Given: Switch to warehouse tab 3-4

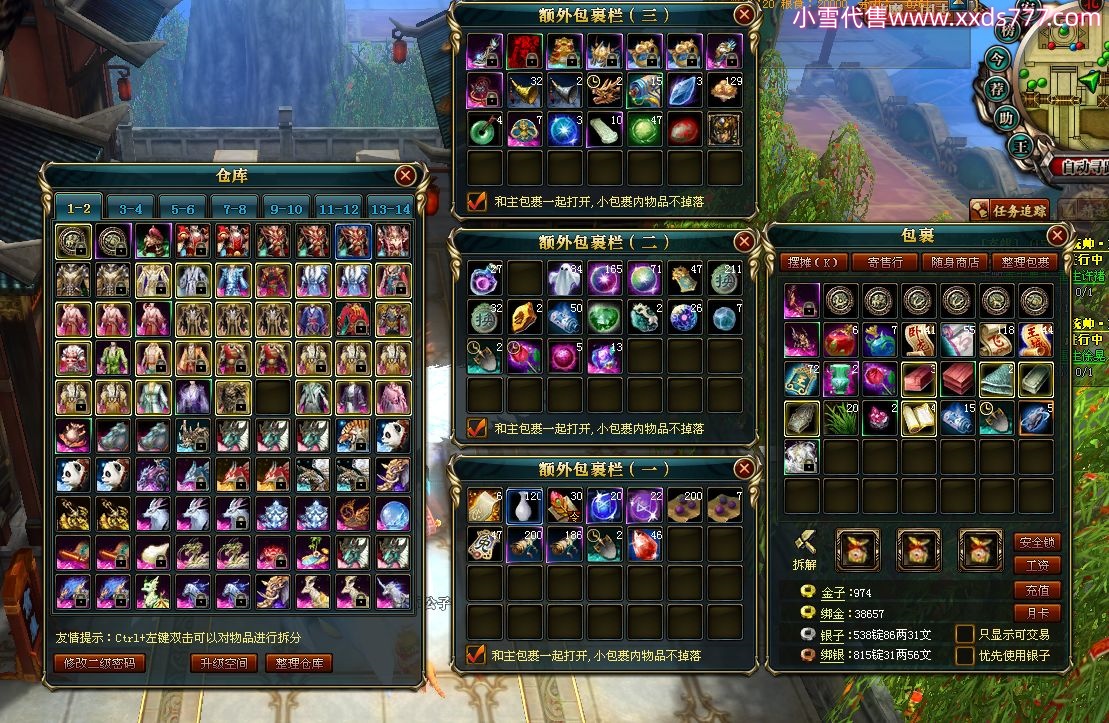Looking at the screenshot, I should coord(131,208).
